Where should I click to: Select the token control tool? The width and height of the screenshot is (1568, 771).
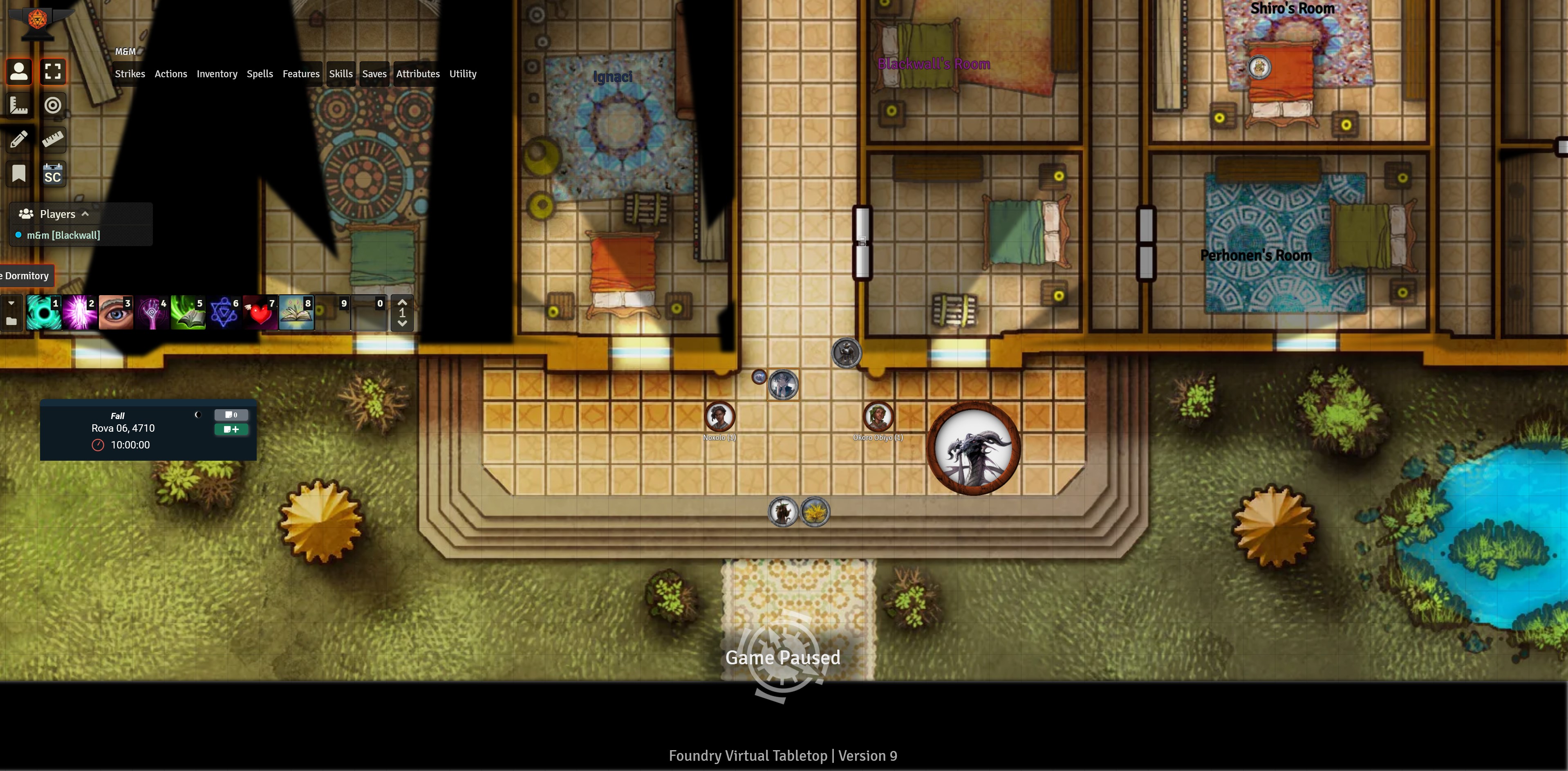[18, 71]
